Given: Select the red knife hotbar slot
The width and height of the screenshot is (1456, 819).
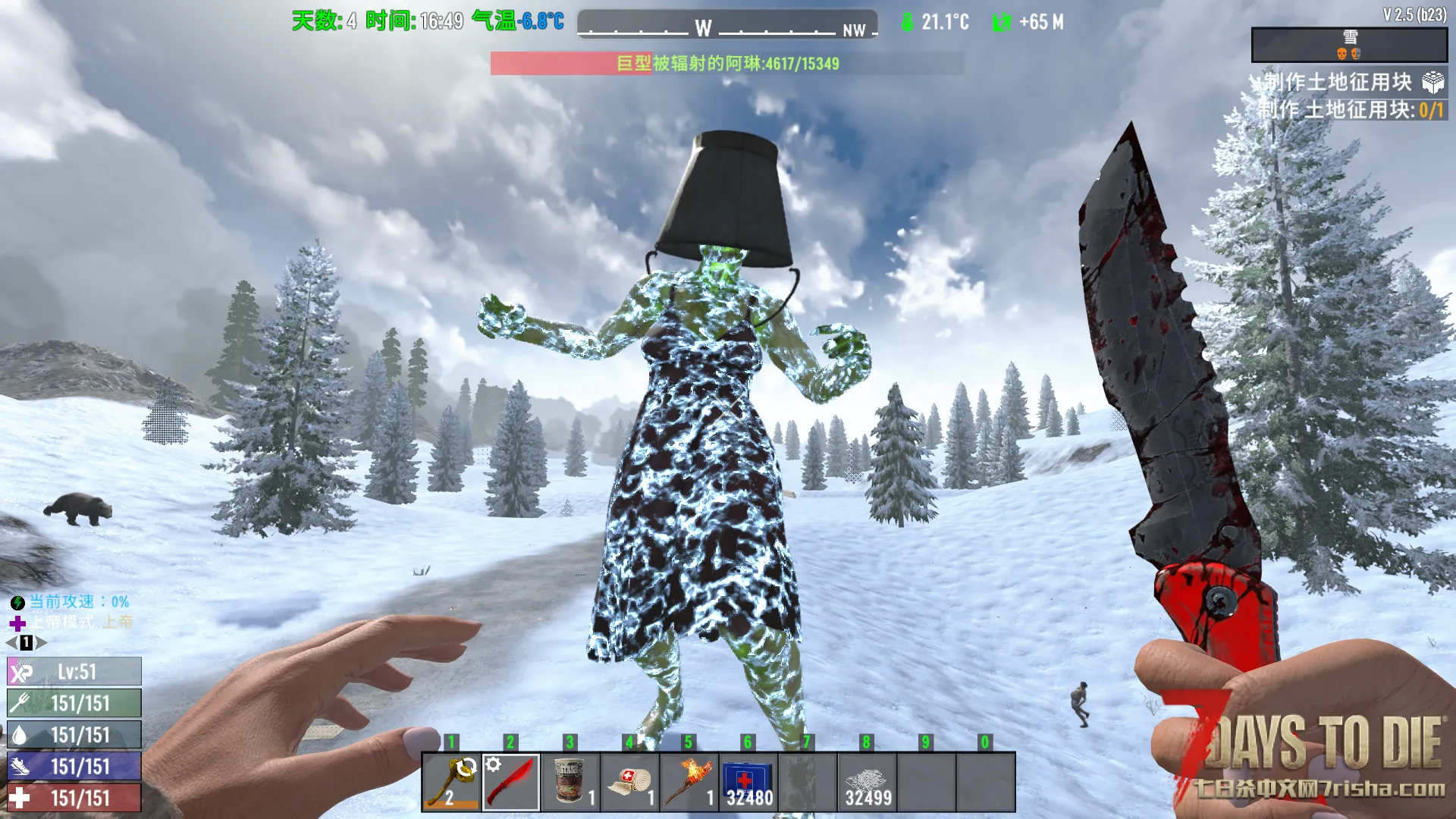Looking at the screenshot, I should tap(511, 782).
